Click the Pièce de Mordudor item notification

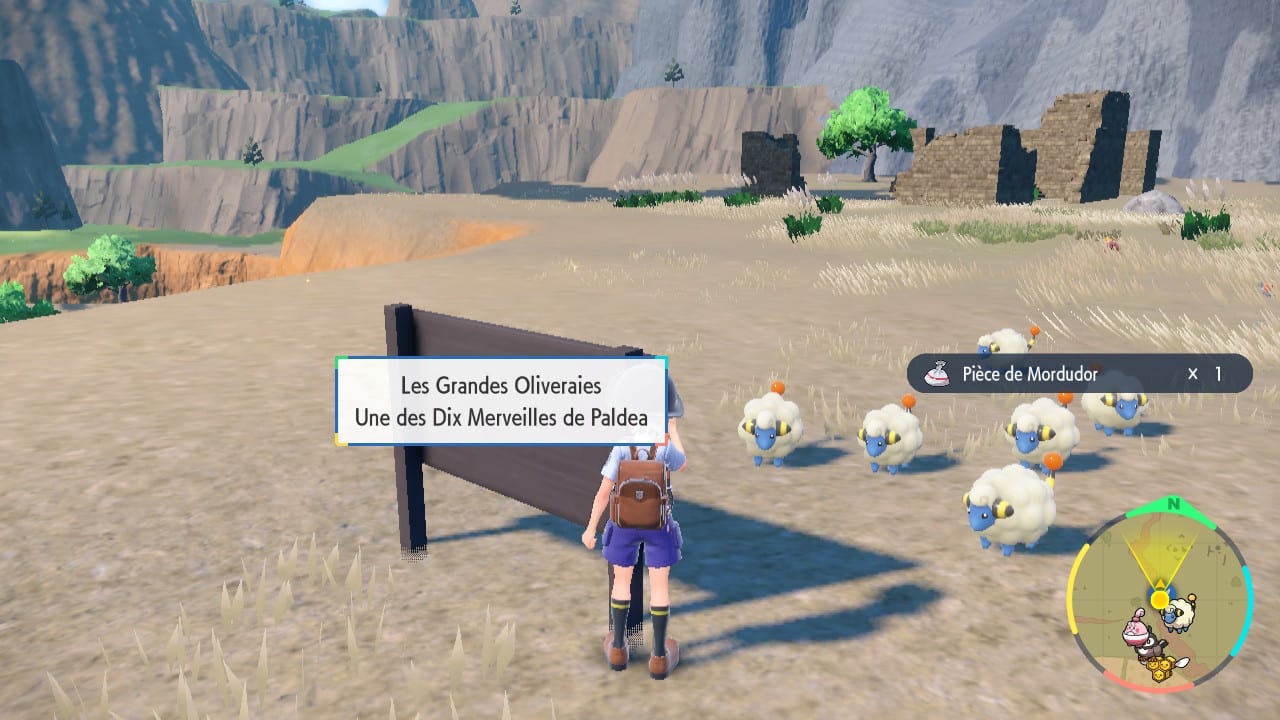[x=1078, y=374]
